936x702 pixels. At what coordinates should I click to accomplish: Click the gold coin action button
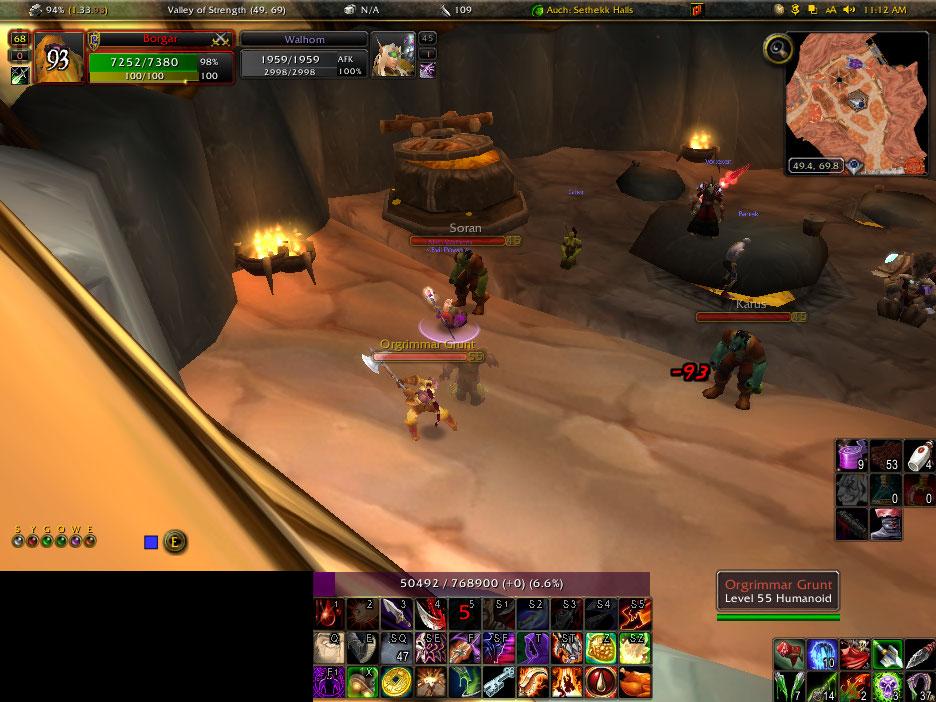397,682
